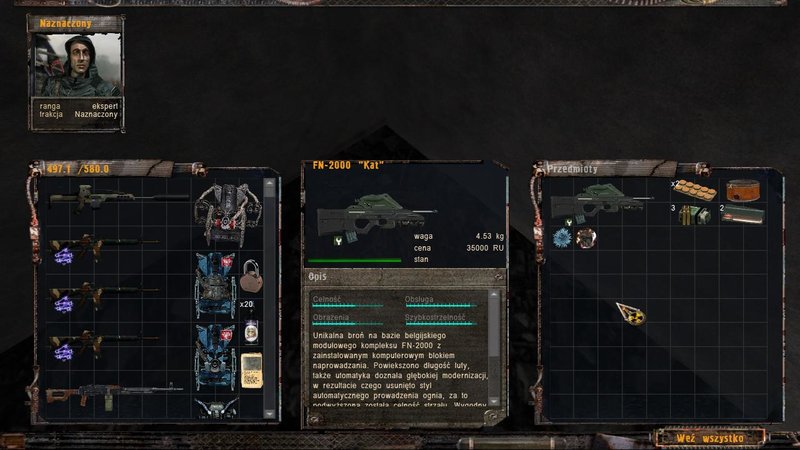Select the pinkish round artifact
The image size is (800, 450).
tap(584, 237)
